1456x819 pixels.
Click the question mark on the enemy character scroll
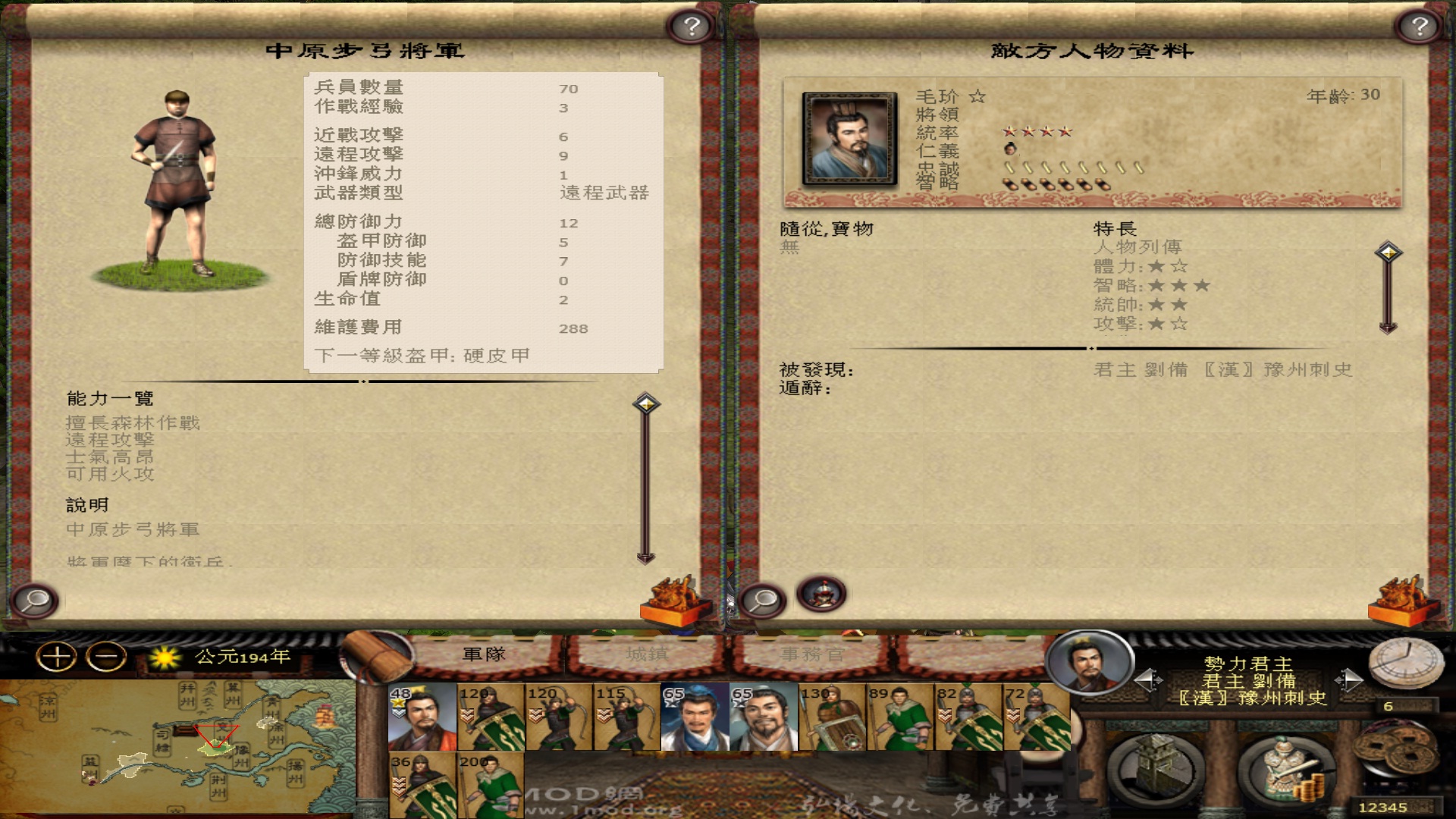[x=1417, y=27]
